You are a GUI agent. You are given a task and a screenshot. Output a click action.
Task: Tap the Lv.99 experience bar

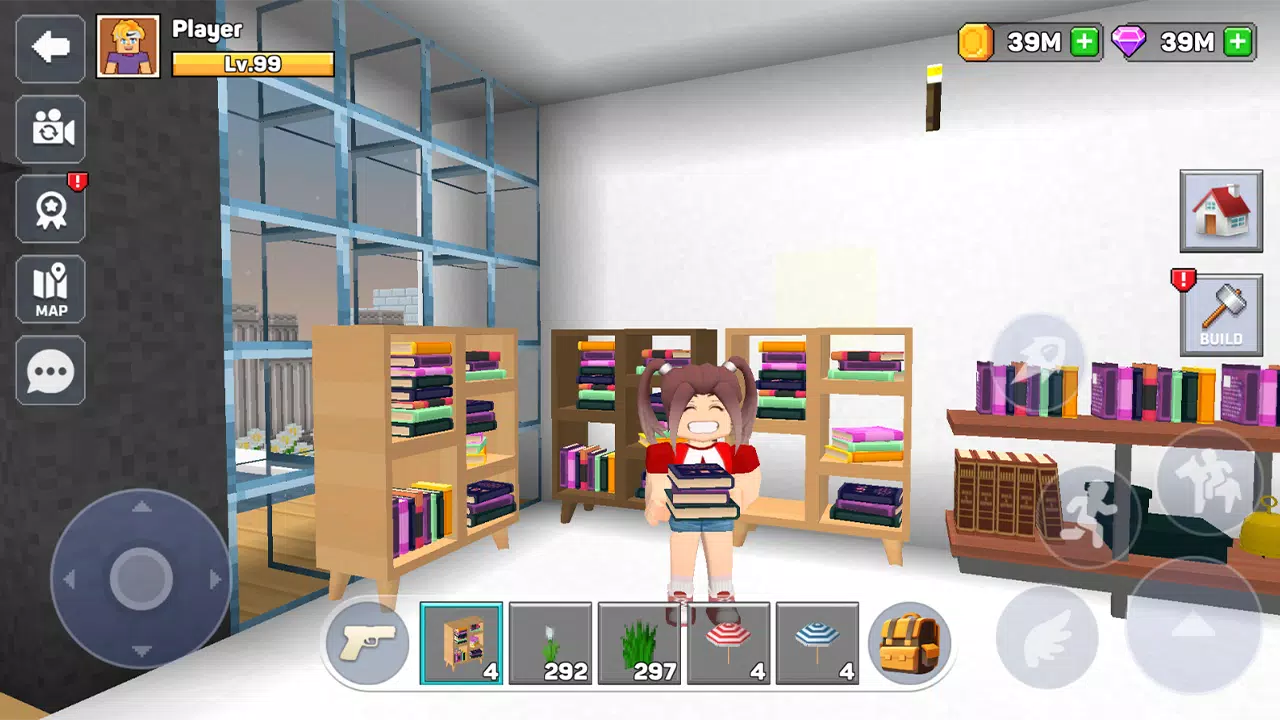(252, 63)
